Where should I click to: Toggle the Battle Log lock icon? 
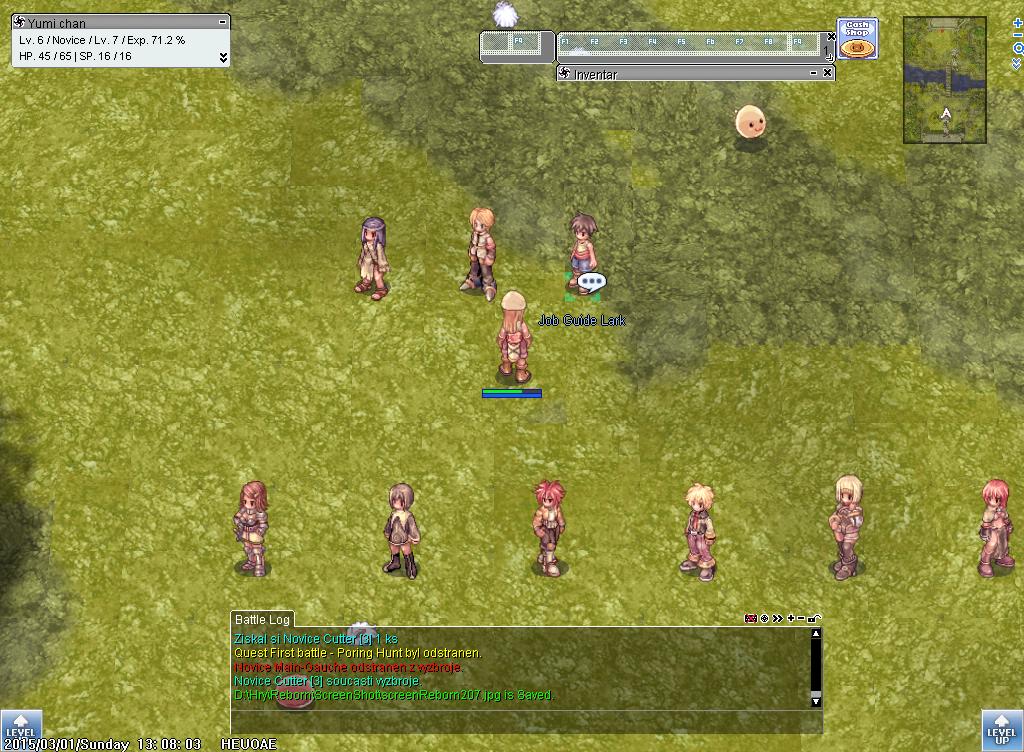[816, 619]
